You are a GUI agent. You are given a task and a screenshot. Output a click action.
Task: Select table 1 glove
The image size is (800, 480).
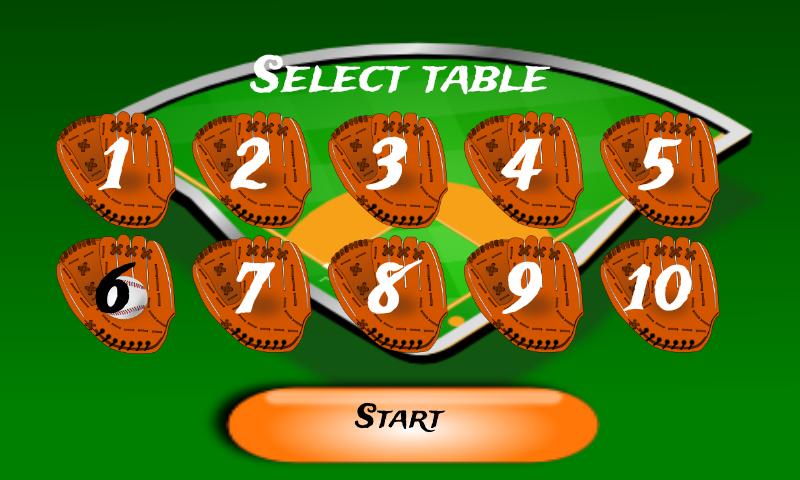click(115, 168)
